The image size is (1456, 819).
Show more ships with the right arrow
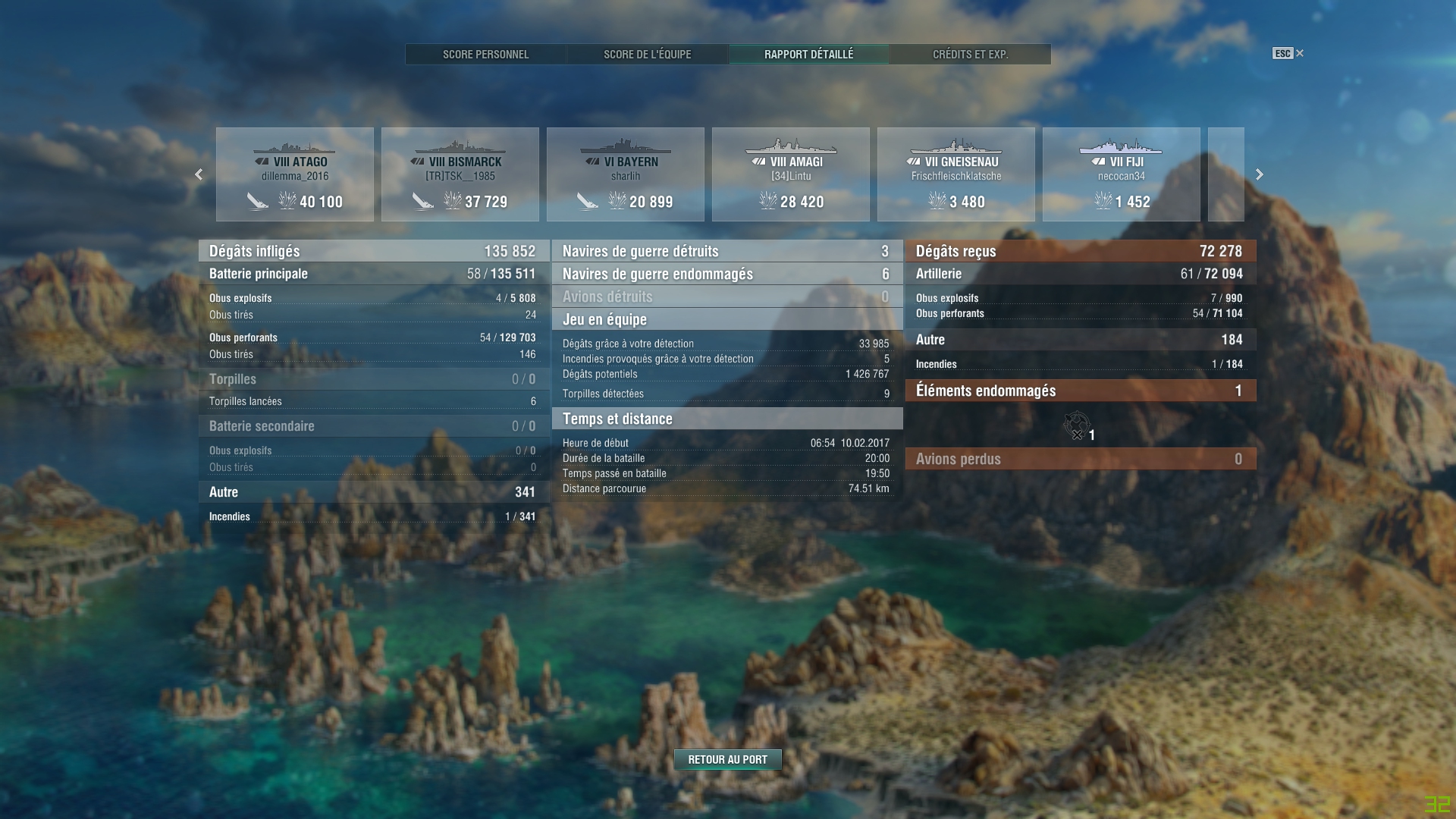[1260, 174]
